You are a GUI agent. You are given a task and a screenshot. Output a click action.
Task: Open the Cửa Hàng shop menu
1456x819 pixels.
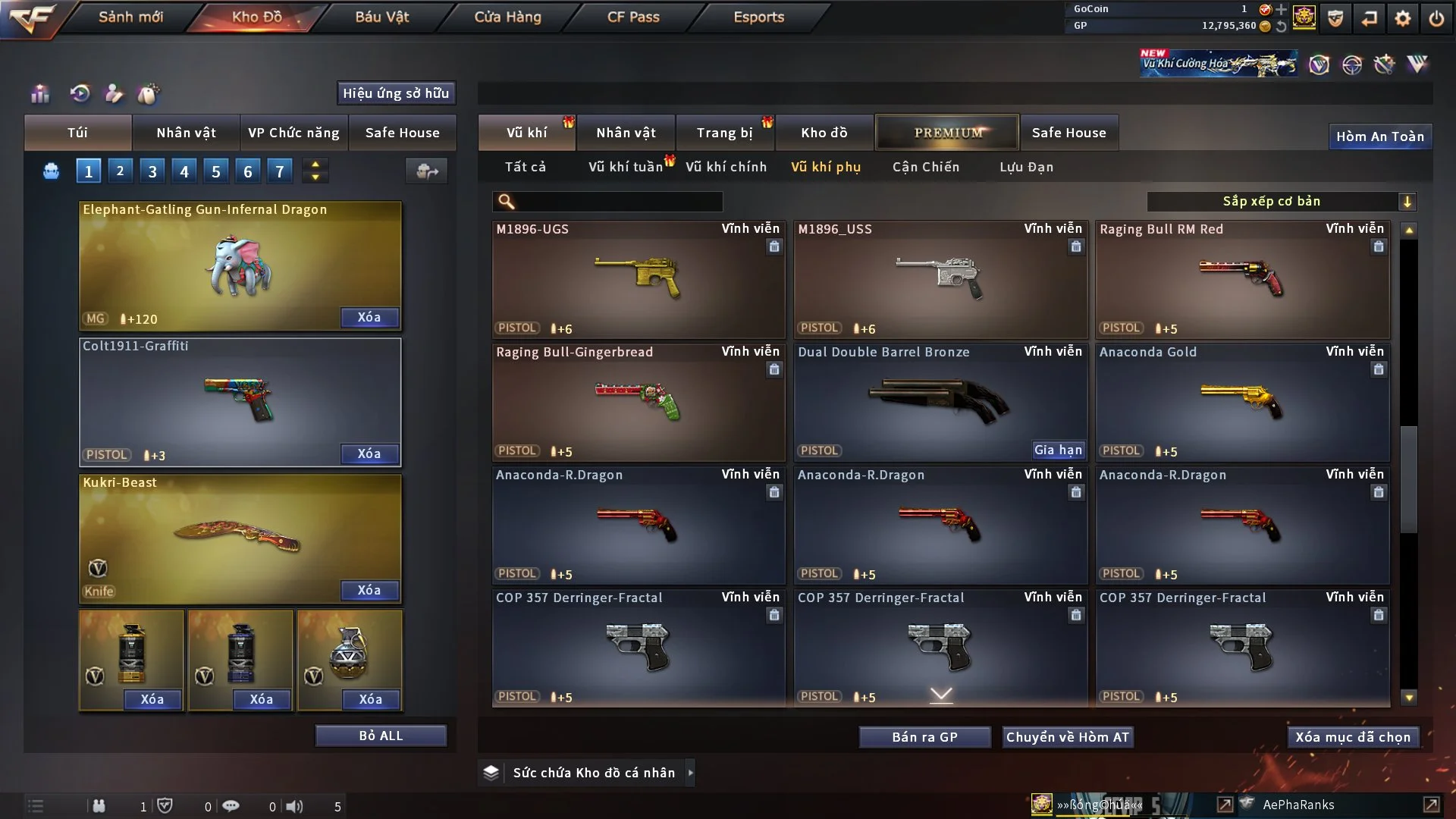[507, 17]
